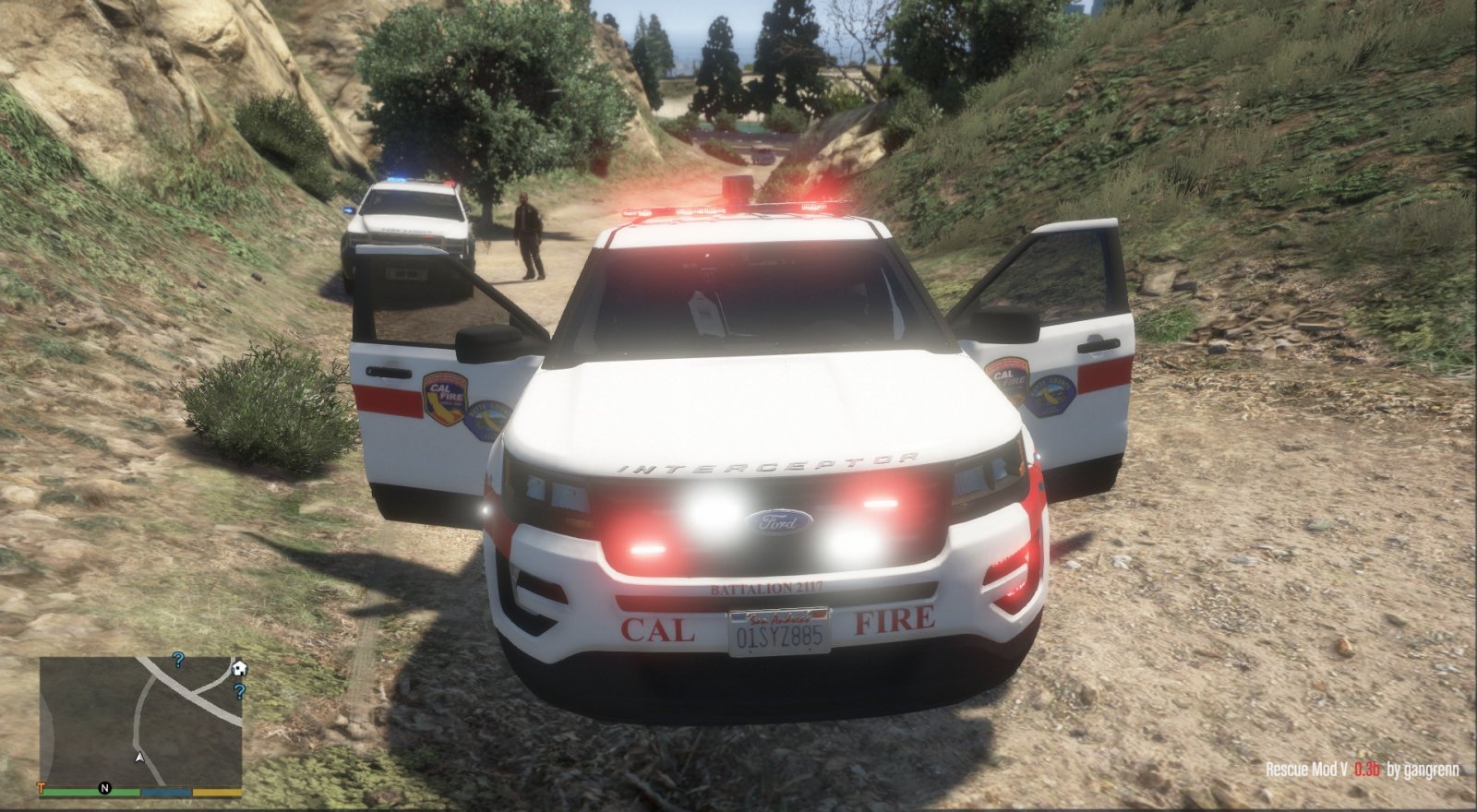The height and width of the screenshot is (812, 1477).
Task: Click the BATTALION 2117 text on the bumper
Action: [x=769, y=585]
